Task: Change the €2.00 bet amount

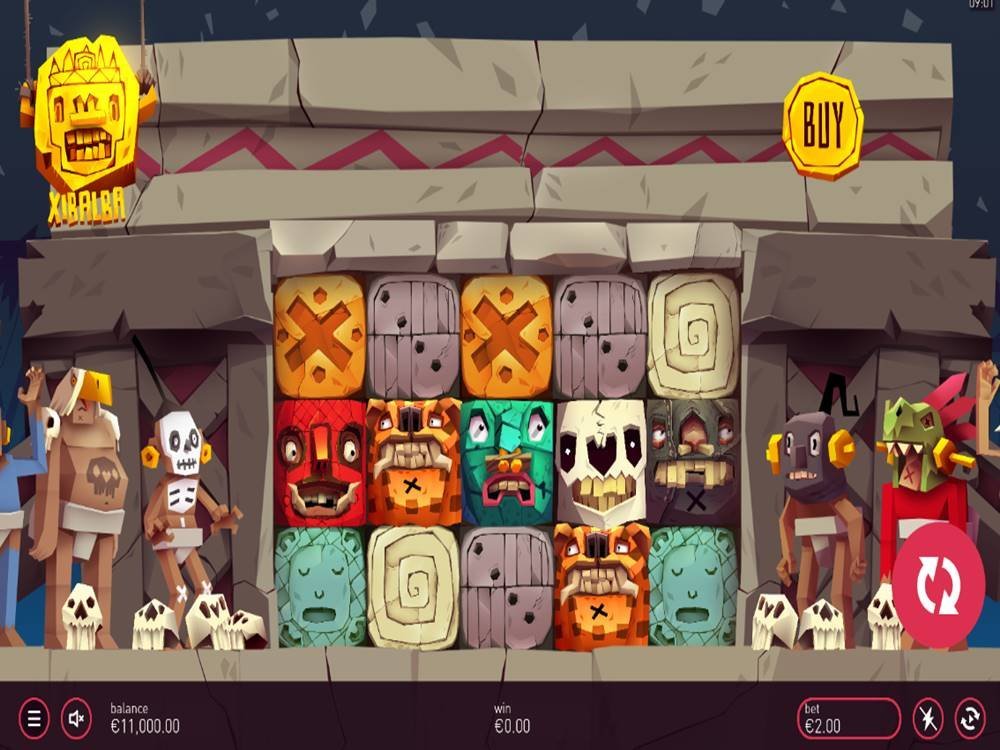Action: click(849, 718)
